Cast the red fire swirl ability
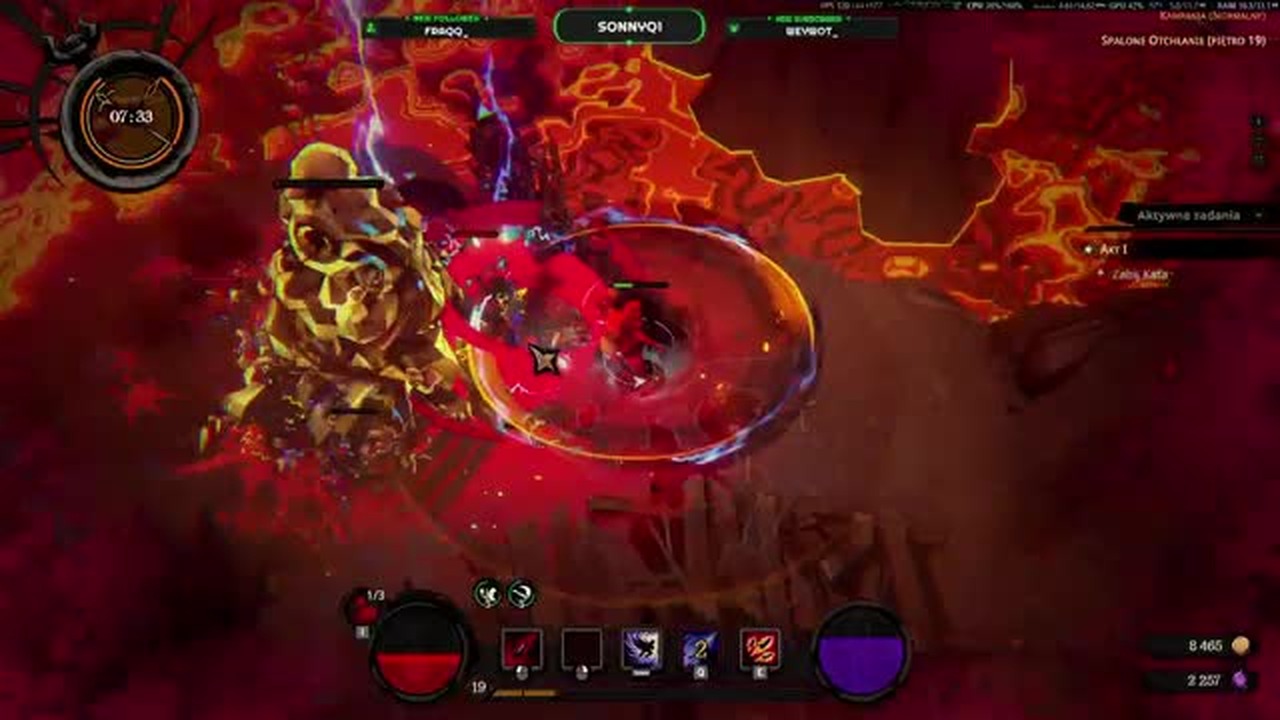The width and height of the screenshot is (1280, 720). (x=760, y=649)
